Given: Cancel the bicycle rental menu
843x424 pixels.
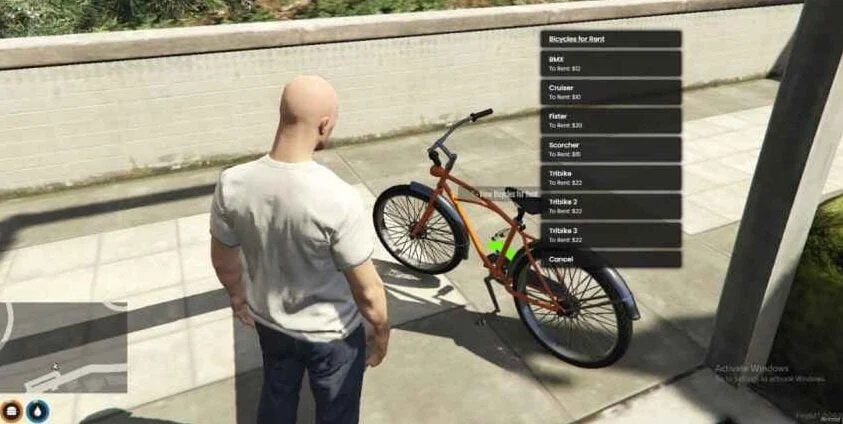Looking at the screenshot, I should click(x=610, y=259).
